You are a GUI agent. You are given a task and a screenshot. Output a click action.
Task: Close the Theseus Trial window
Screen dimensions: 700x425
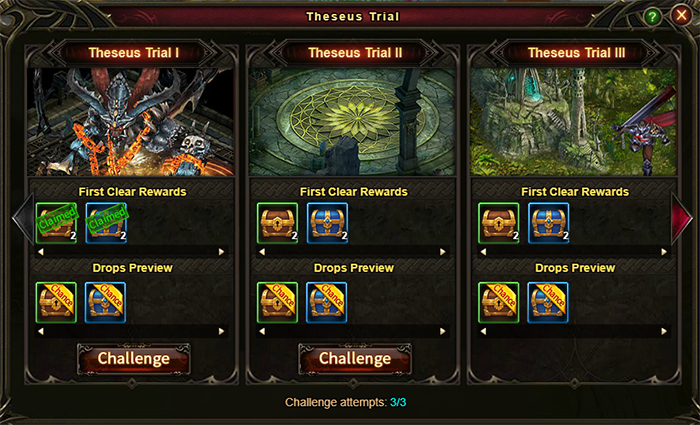(681, 16)
